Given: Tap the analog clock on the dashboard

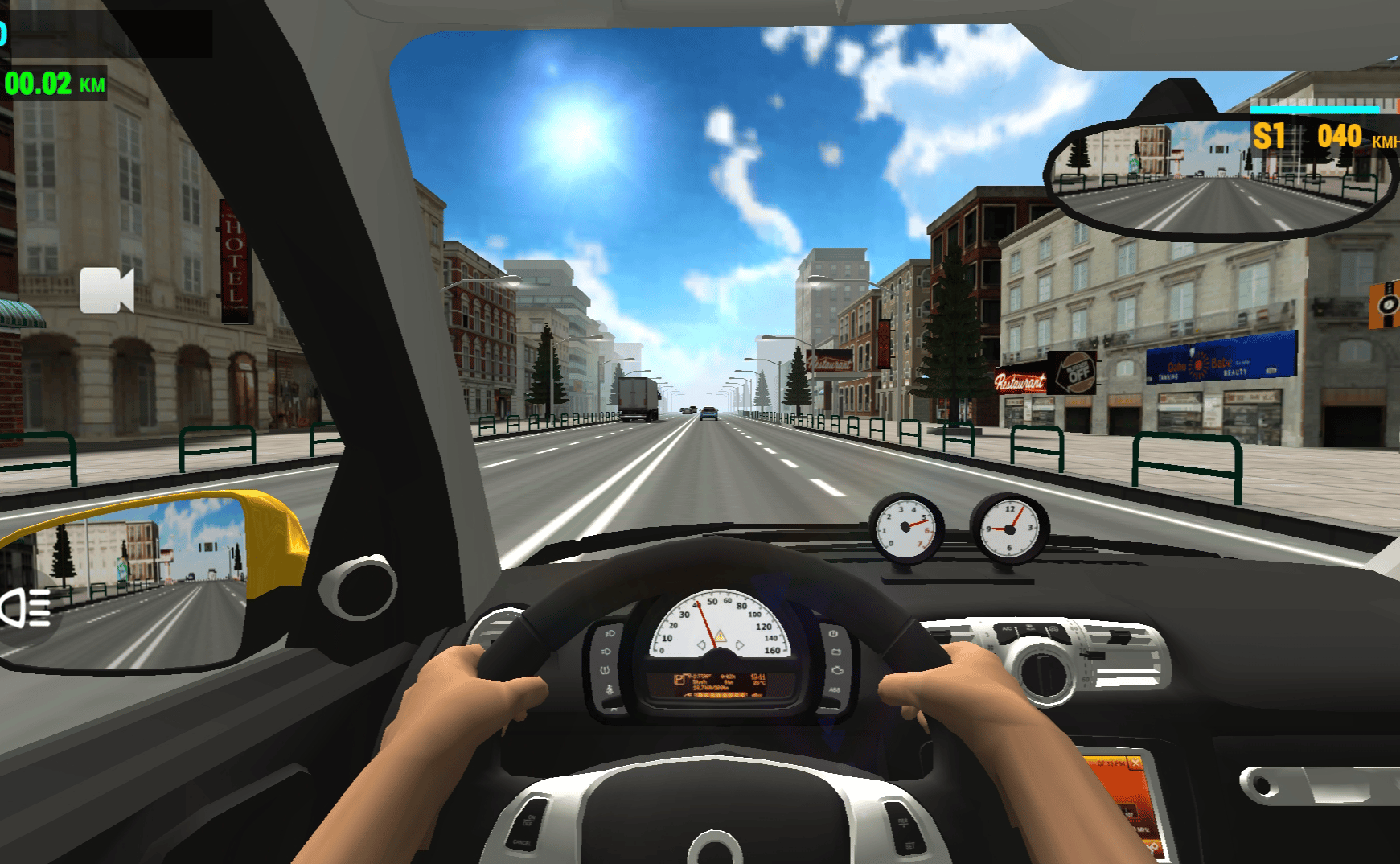Looking at the screenshot, I should [1012, 527].
